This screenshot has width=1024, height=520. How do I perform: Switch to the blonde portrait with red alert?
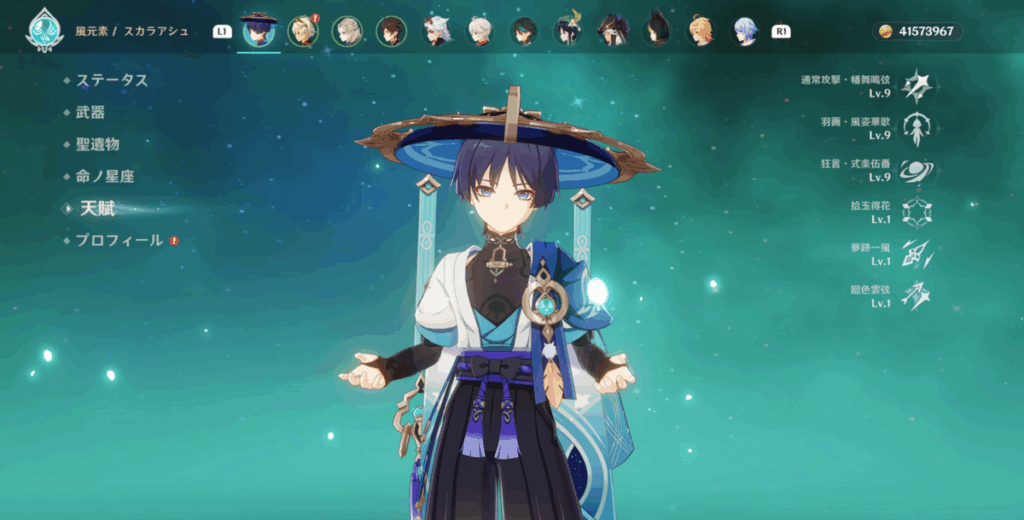(x=302, y=31)
